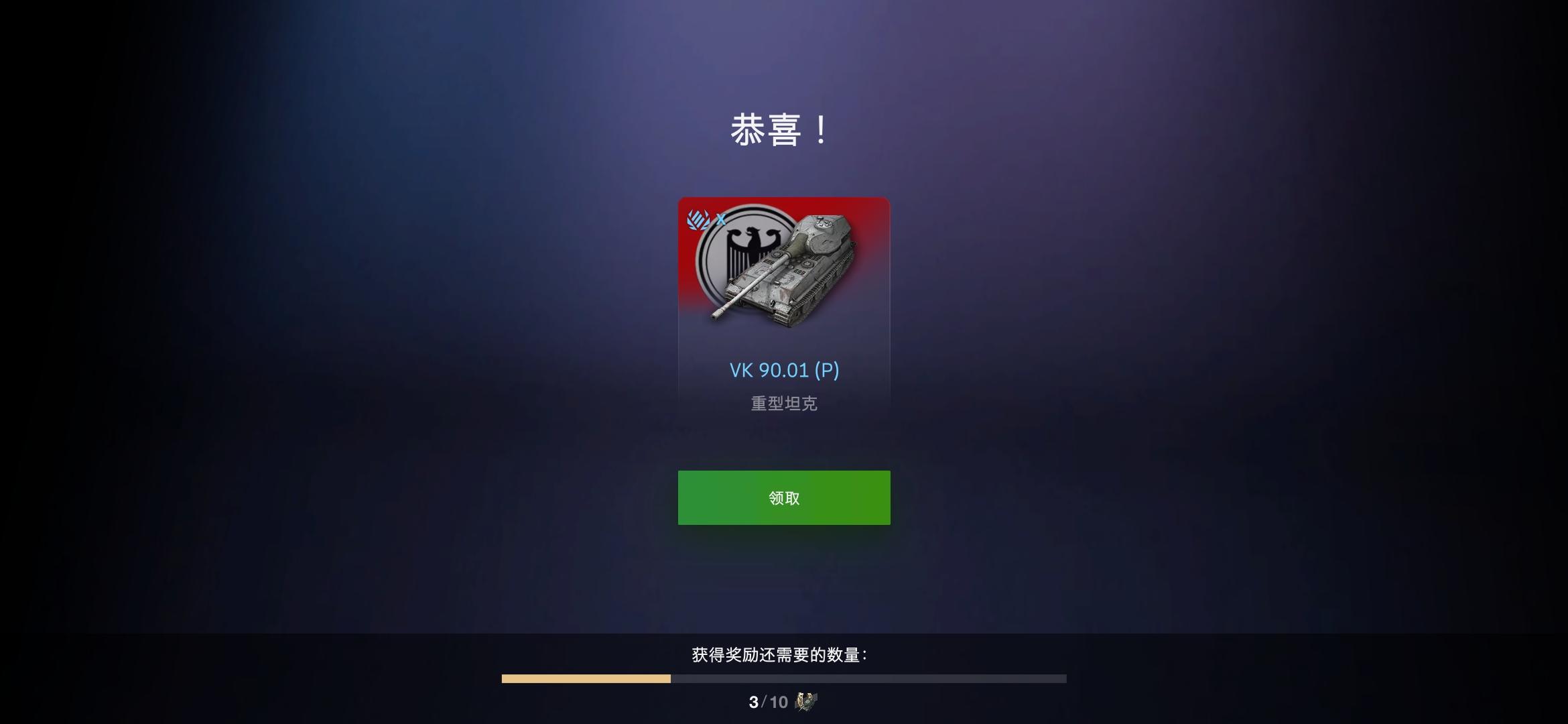1568x724 pixels.
Task: Click the 重型坦克 type label
Action: tap(783, 403)
